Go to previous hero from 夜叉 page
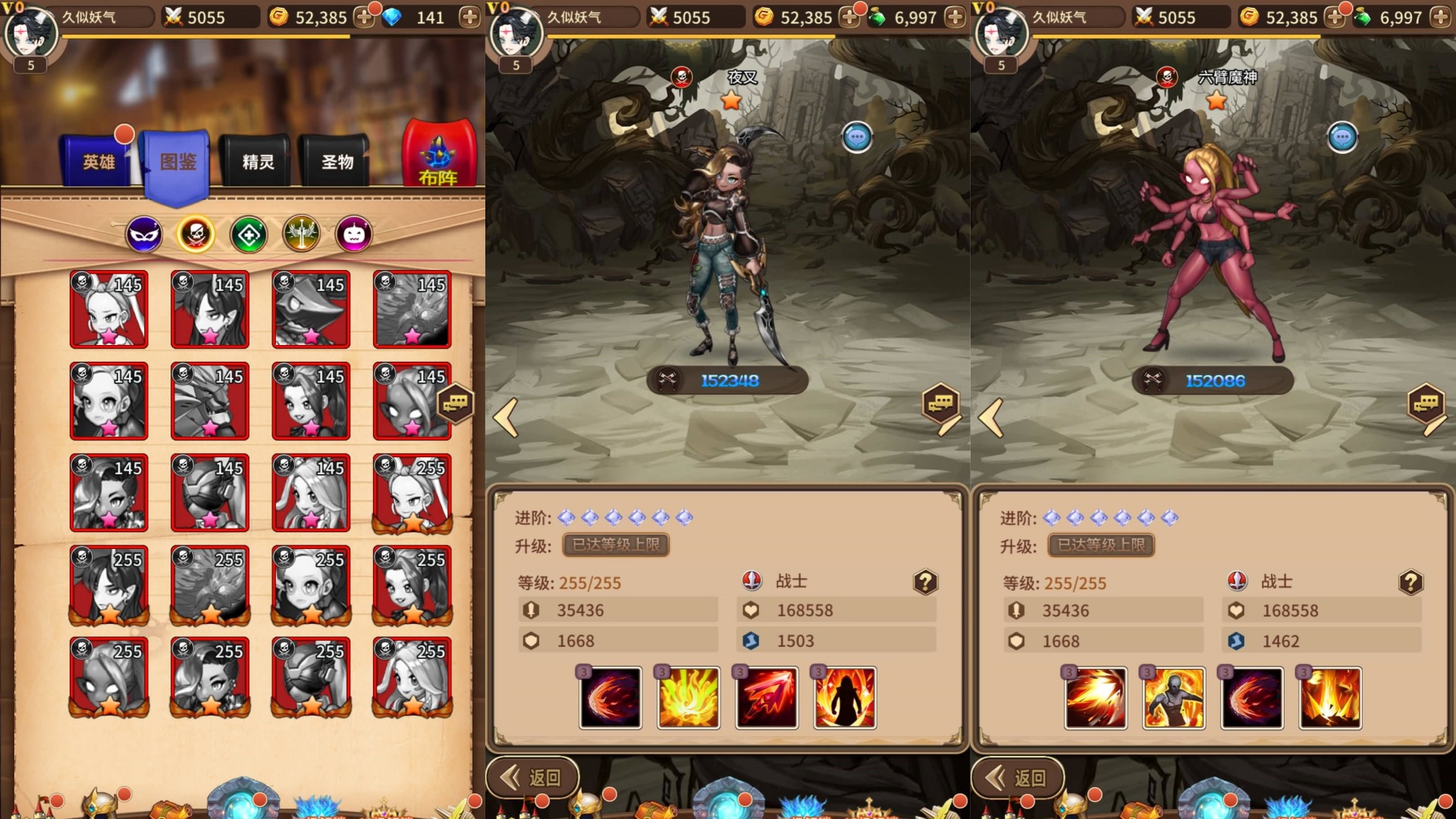The image size is (1456, 819). click(x=506, y=417)
